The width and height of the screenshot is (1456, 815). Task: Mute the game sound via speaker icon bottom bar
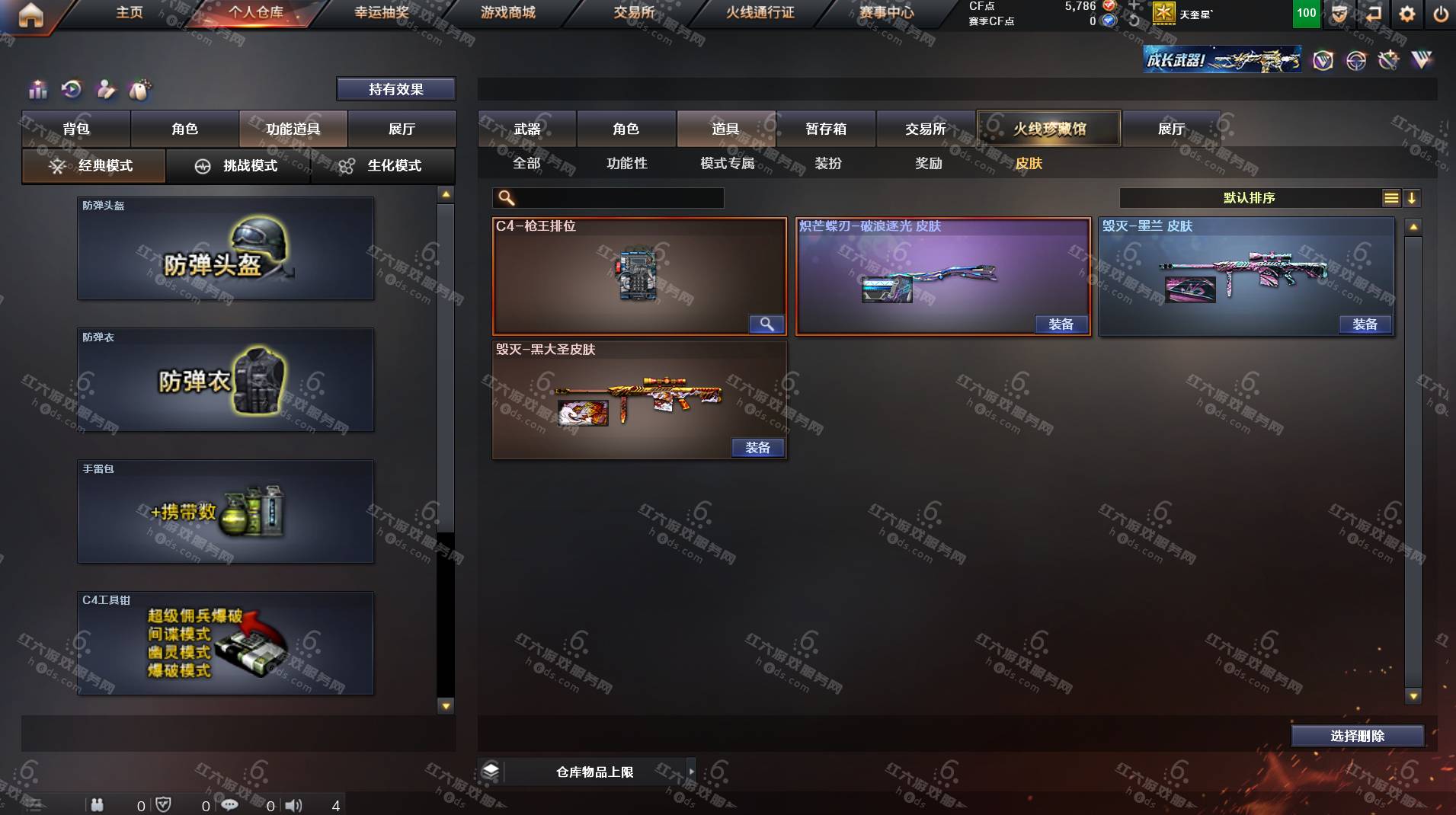pyautogui.click(x=293, y=804)
